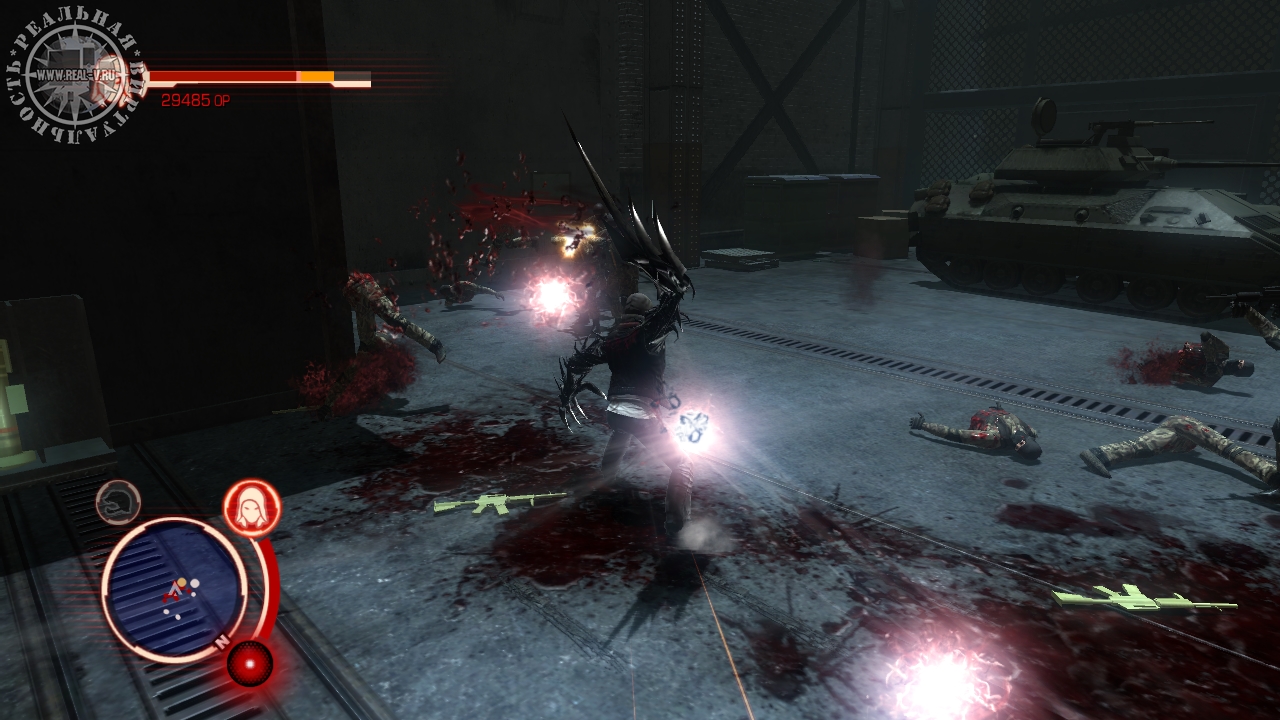1280x720 pixels.
Task: Click the north 'N' compass marker
Action: point(222,639)
